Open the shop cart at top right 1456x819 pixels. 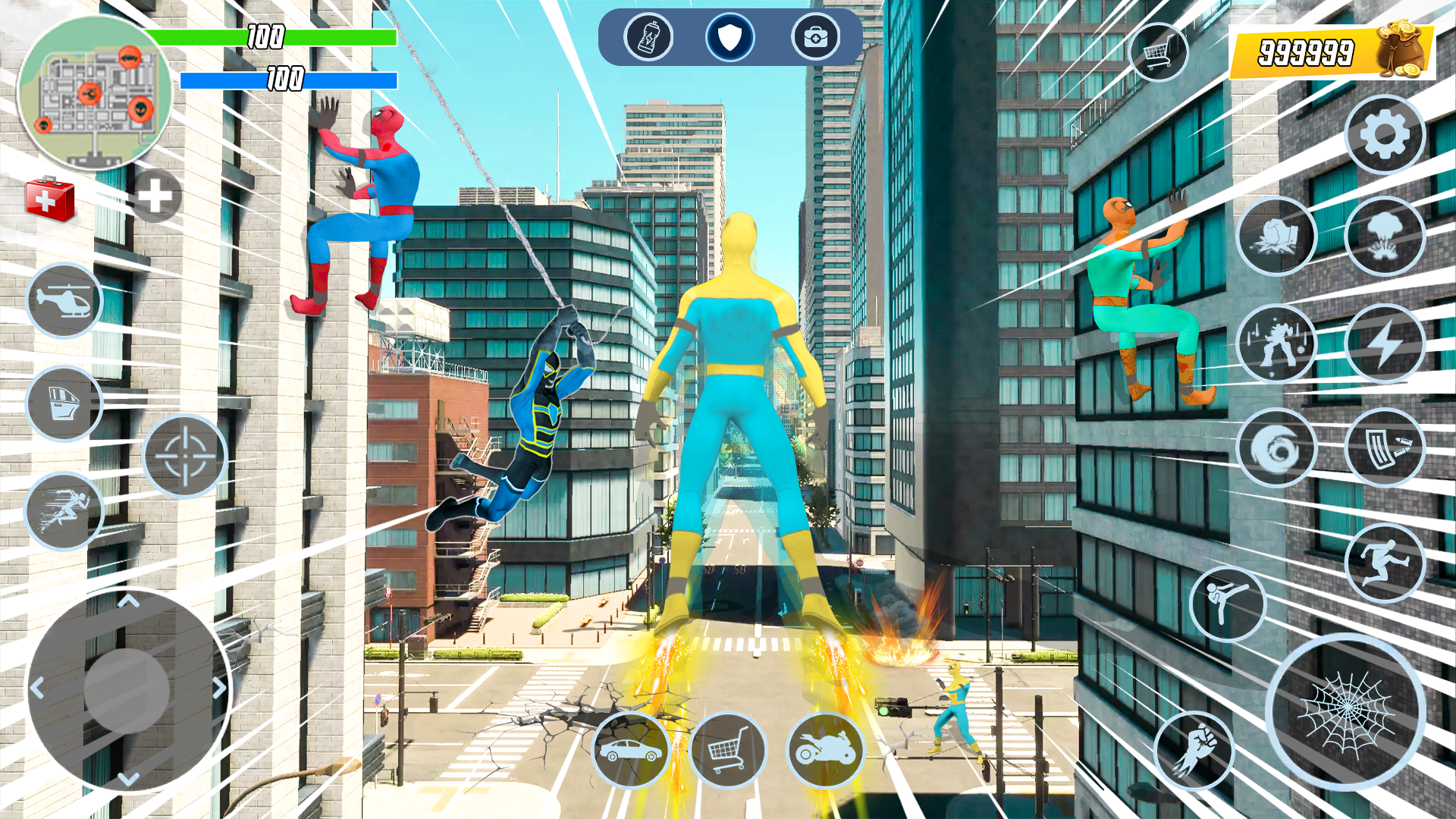[1160, 49]
